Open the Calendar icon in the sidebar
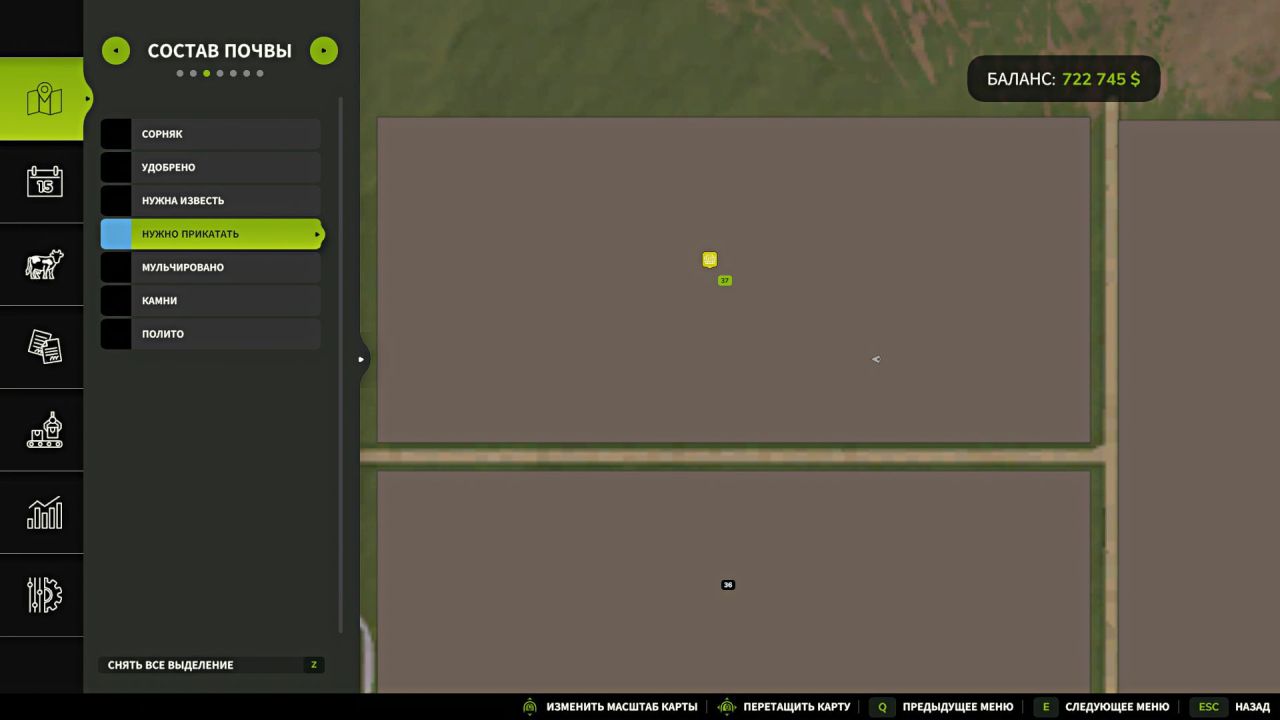Image resolution: width=1280 pixels, height=720 pixels. tap(42, 182)
